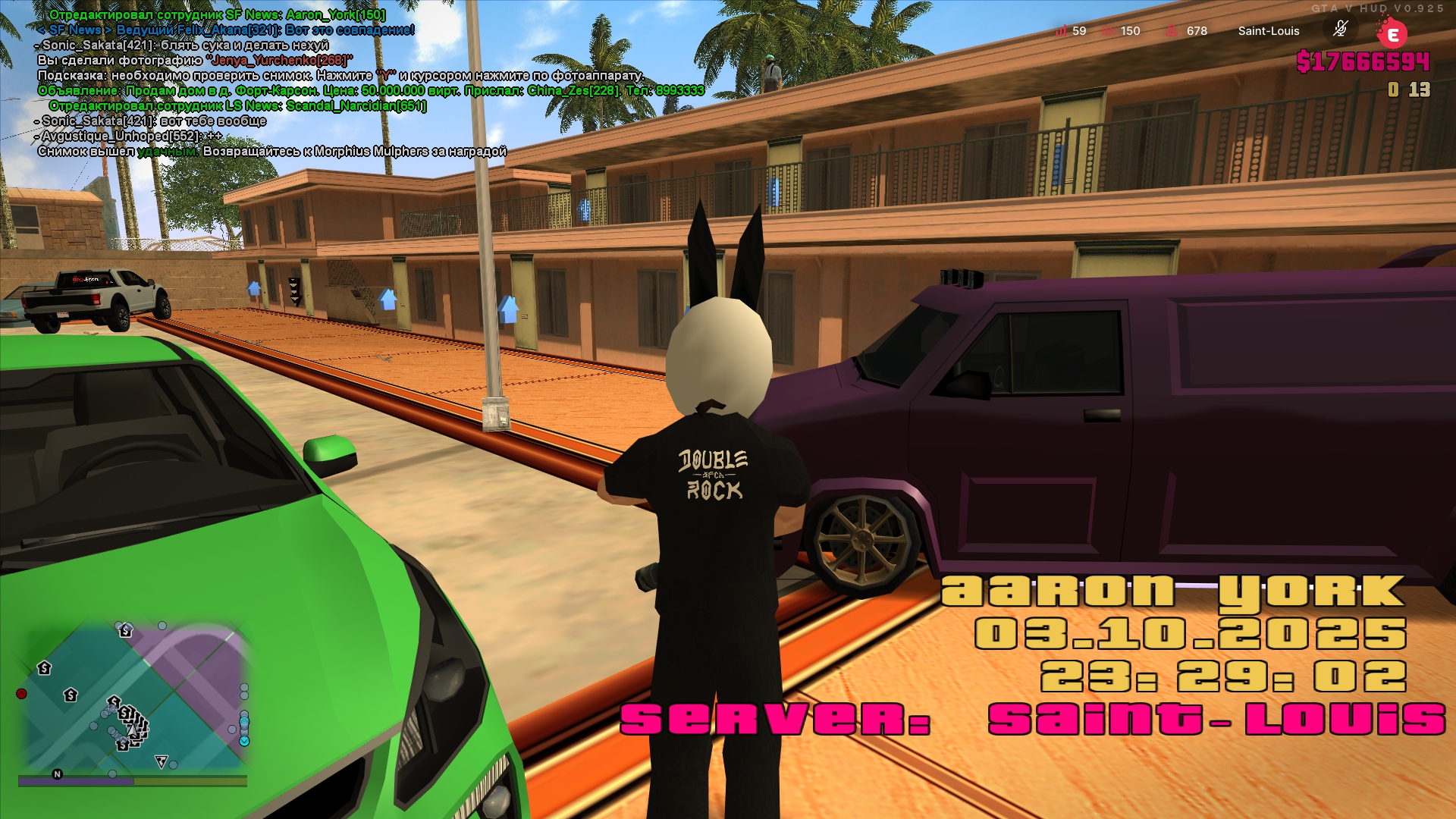This screenshot has width=1456, height=819.
Task: Click the China_Zes house sale ad in chat
Action: pos(371,90)
